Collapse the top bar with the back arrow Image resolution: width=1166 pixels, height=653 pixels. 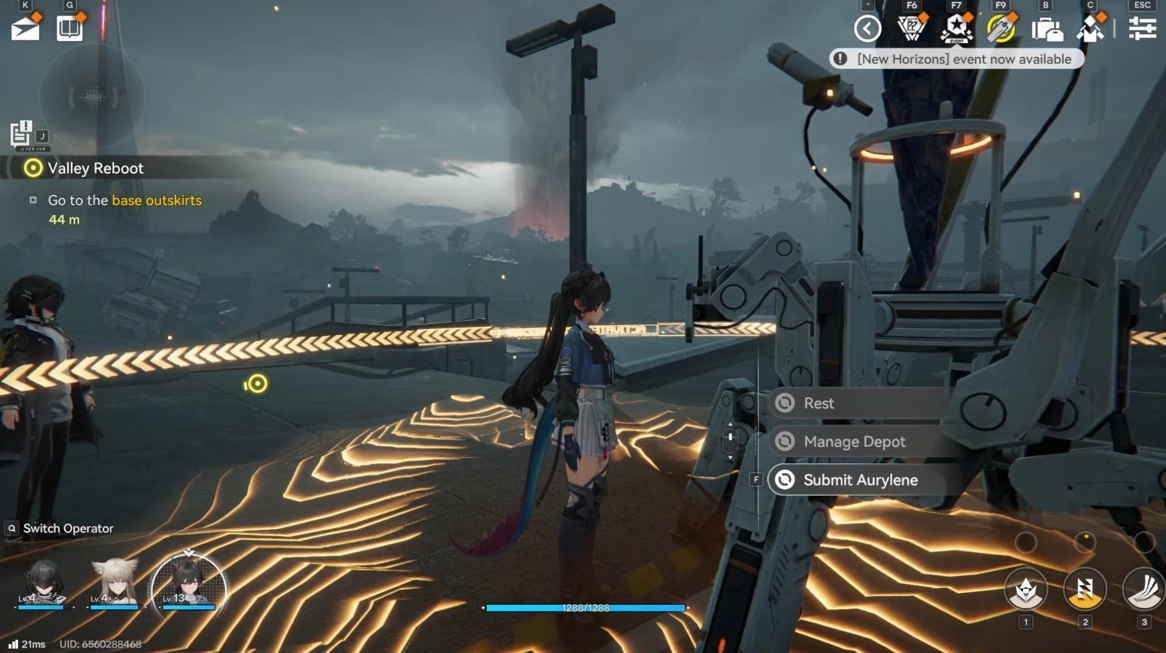[x=867, y=29]
